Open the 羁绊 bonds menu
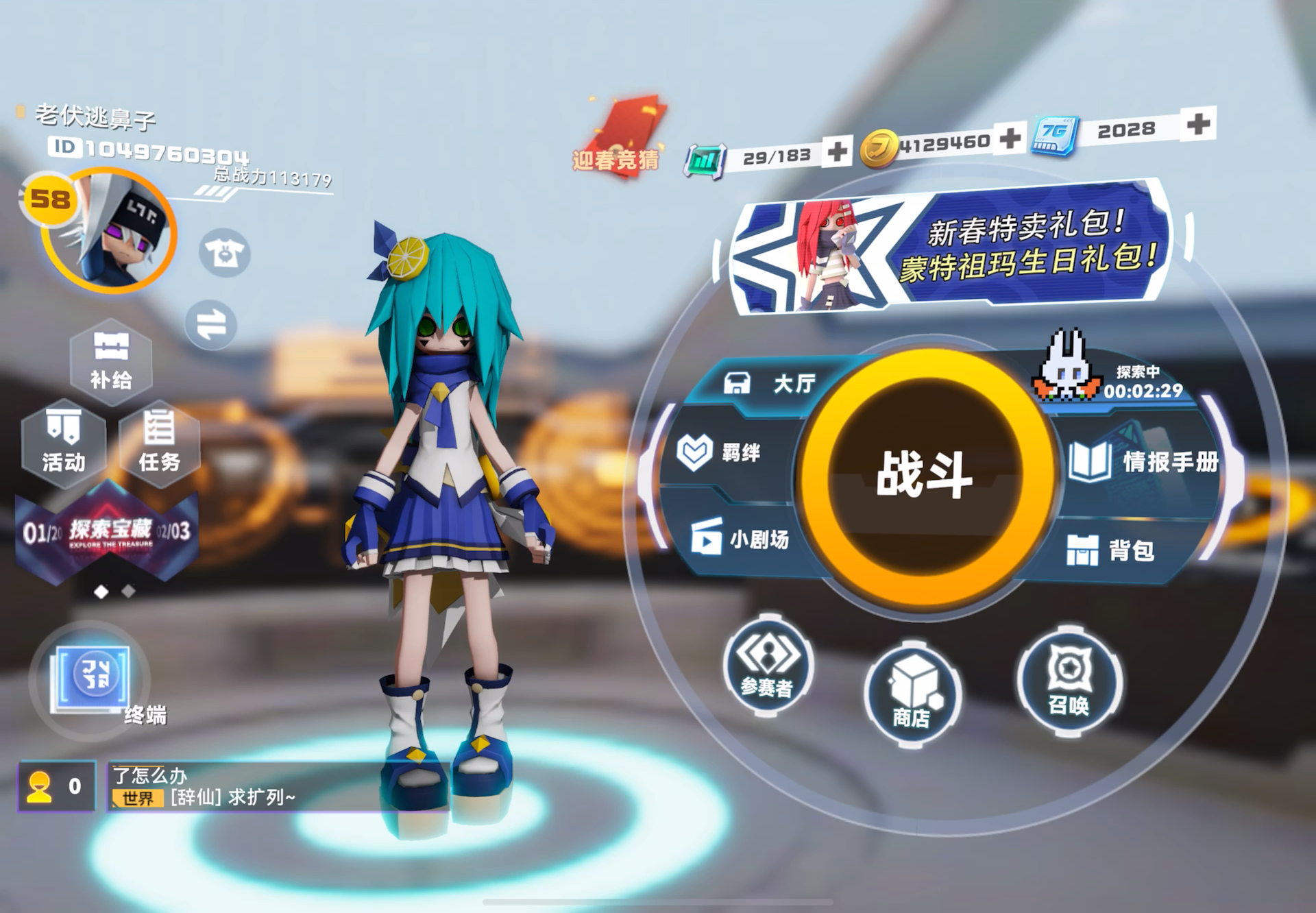This screenshot has width=1316, height=913. 720,453
